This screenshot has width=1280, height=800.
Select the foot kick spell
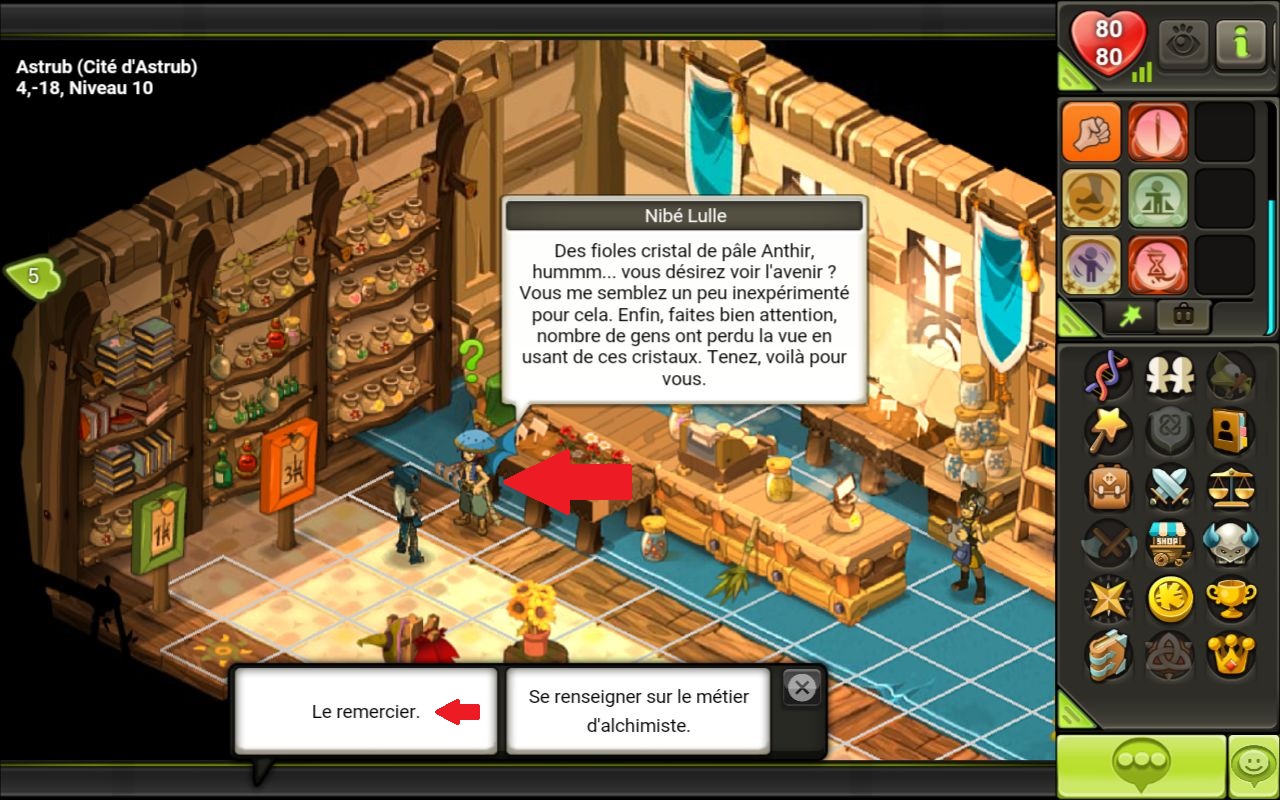[1091, 199]
